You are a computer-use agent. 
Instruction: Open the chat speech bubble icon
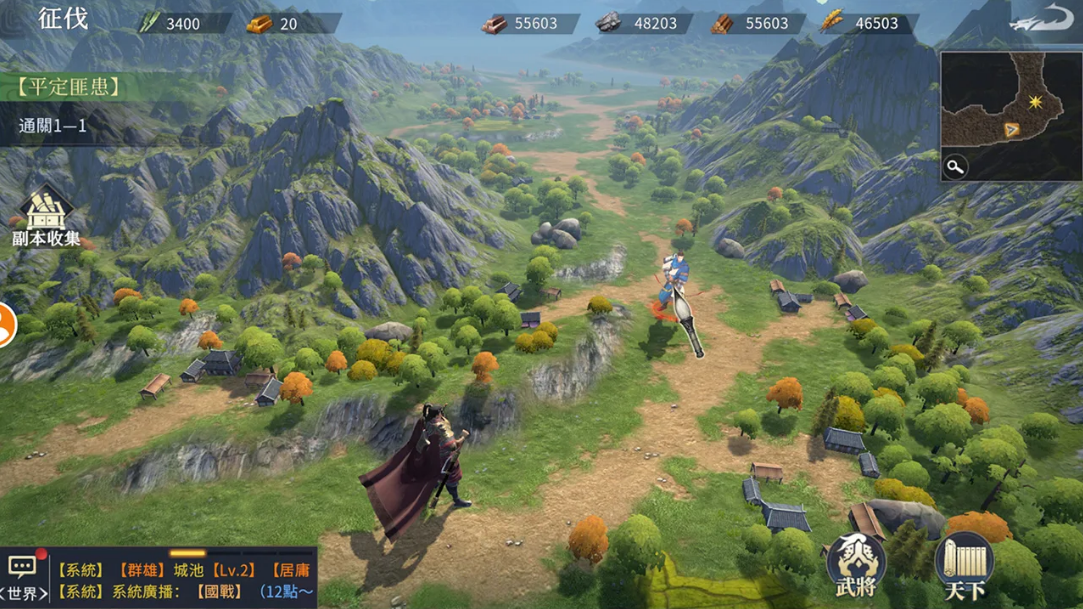click(23, 567)
